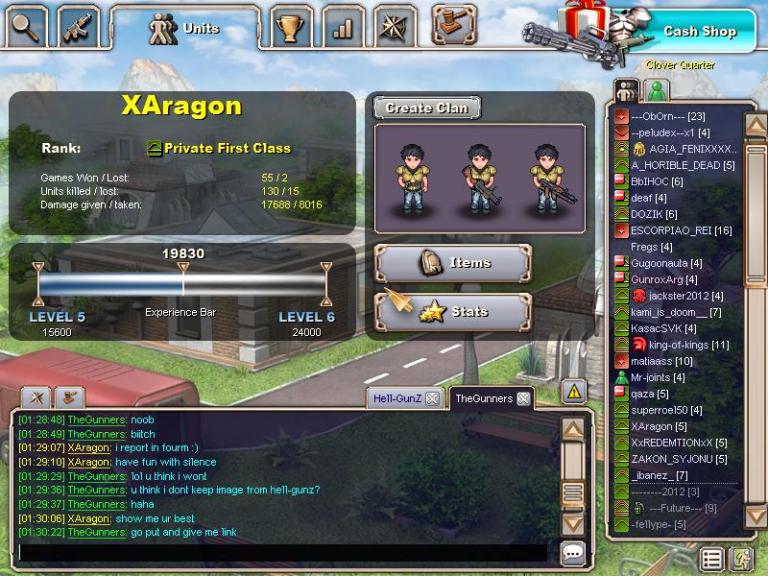
Task: Open the Items menu
Action: [453, 263]
